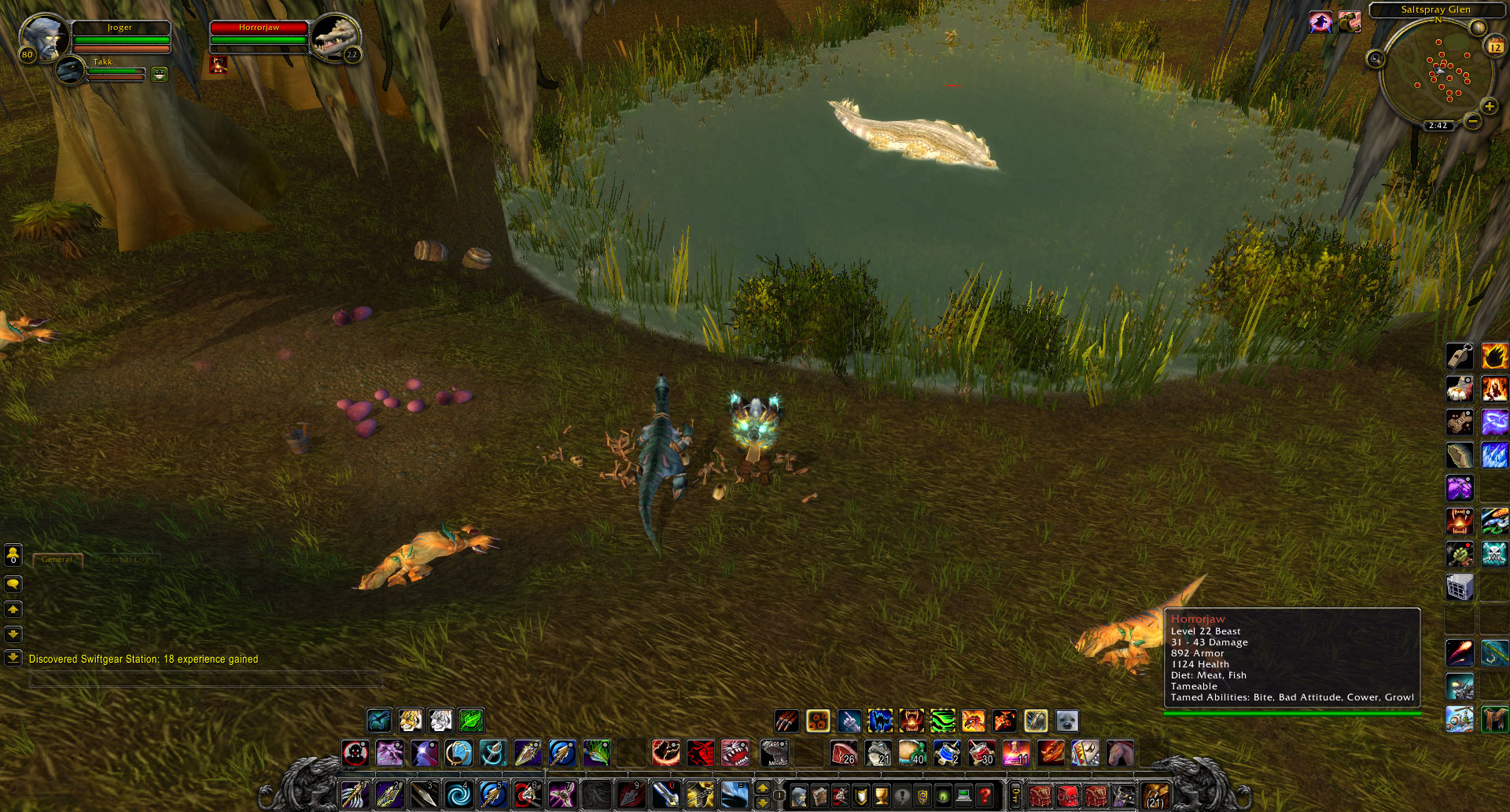The height and width of the screenshot is (812, 1510).
Task: Request help via the red question mark
Action: (985, 794)
